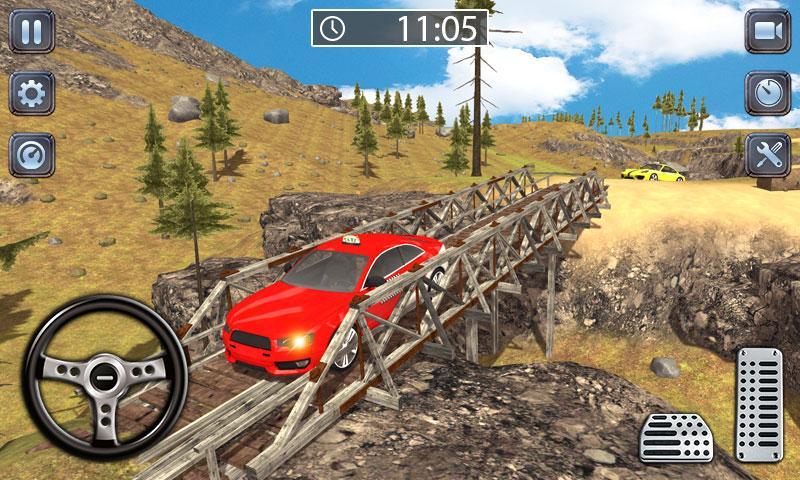Click the stopwatch icon button

tap(767, 93)
